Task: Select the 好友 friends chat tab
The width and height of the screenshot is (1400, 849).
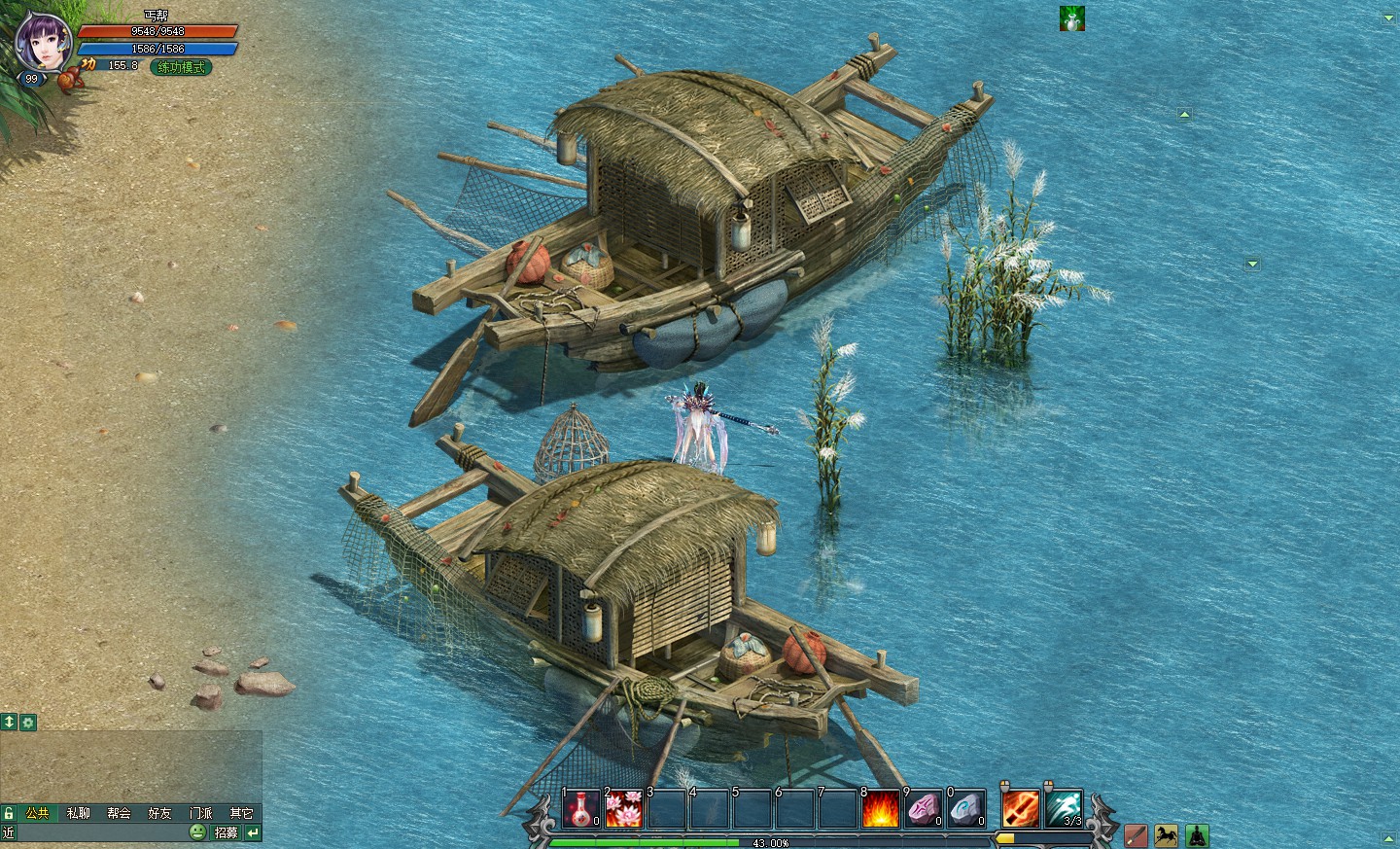Action: 159,813
